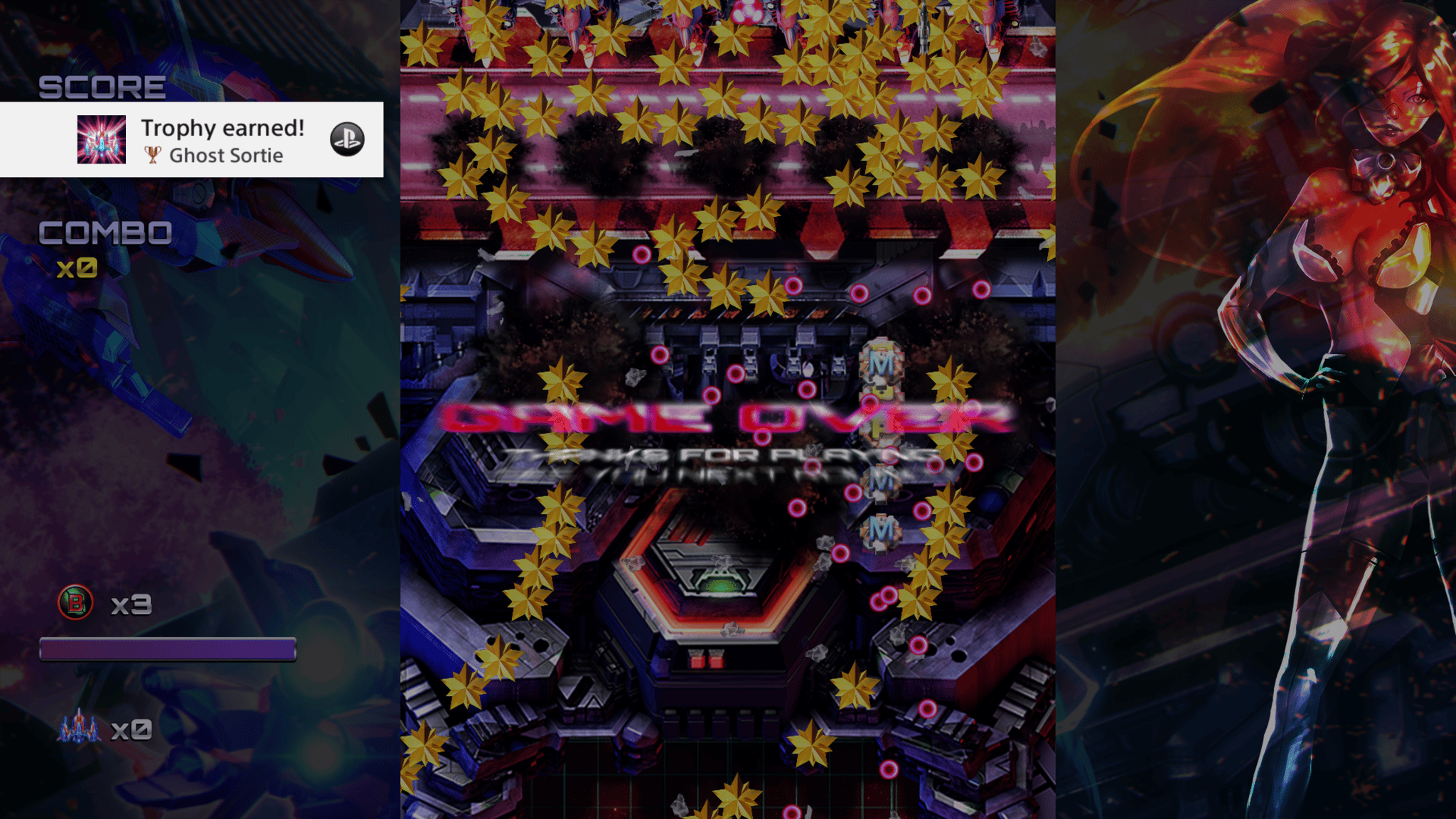This screenshot has height=819, width=1456.
Task: Expand the SCORE heading
Action: [x=101, y=87]
